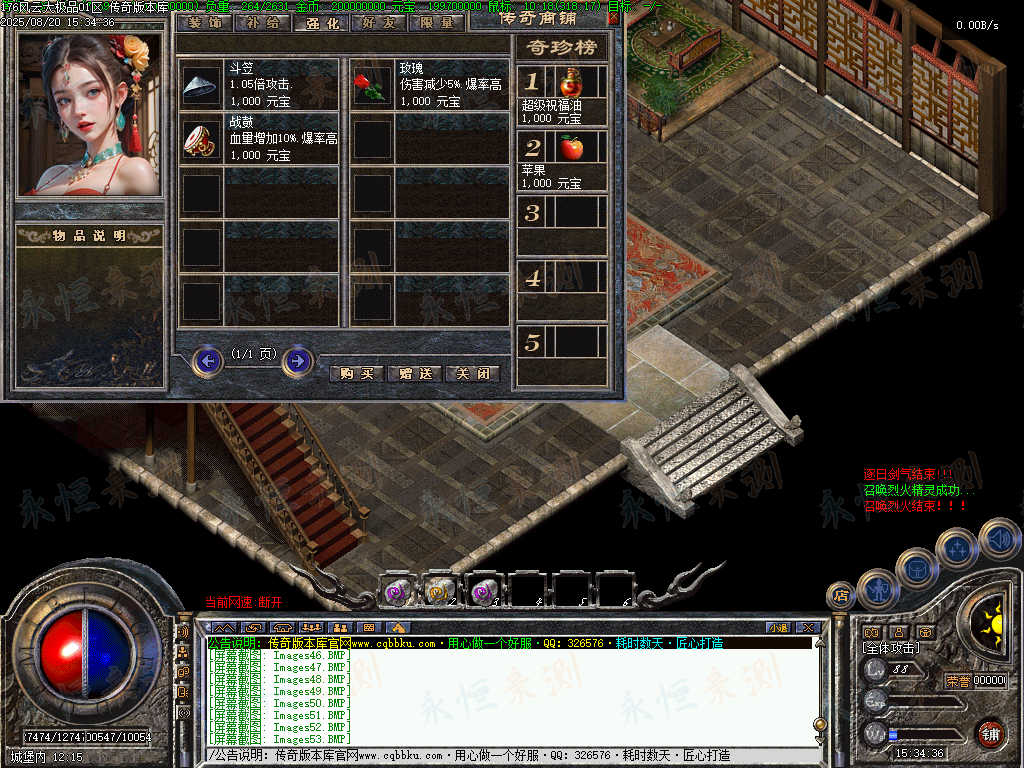Screen dimensions: 1024x768
Task: Click the 小退 logout button on chat
Action: 778,627
